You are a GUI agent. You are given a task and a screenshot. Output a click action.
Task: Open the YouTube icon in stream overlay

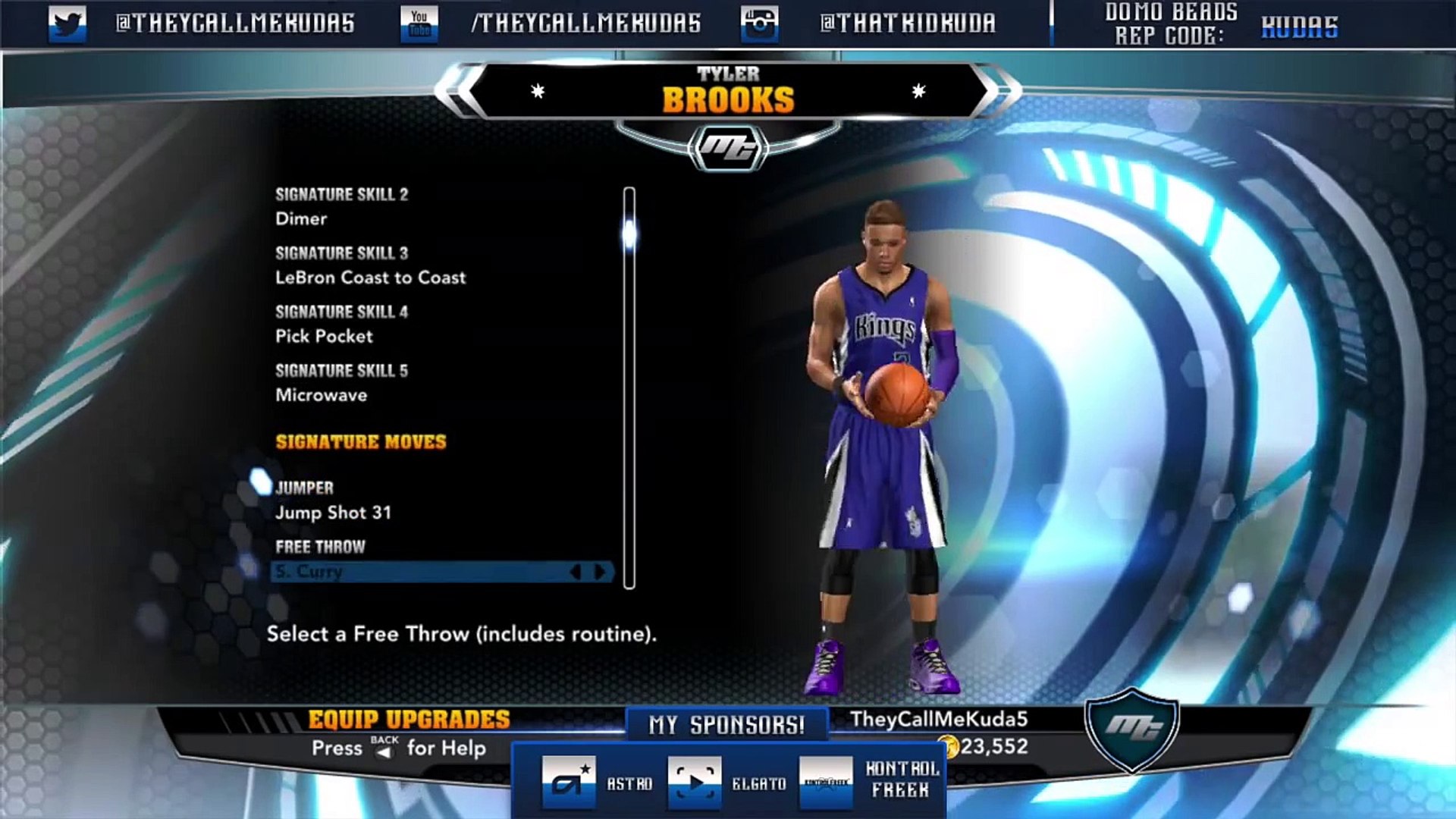click(x=419, y=24)
